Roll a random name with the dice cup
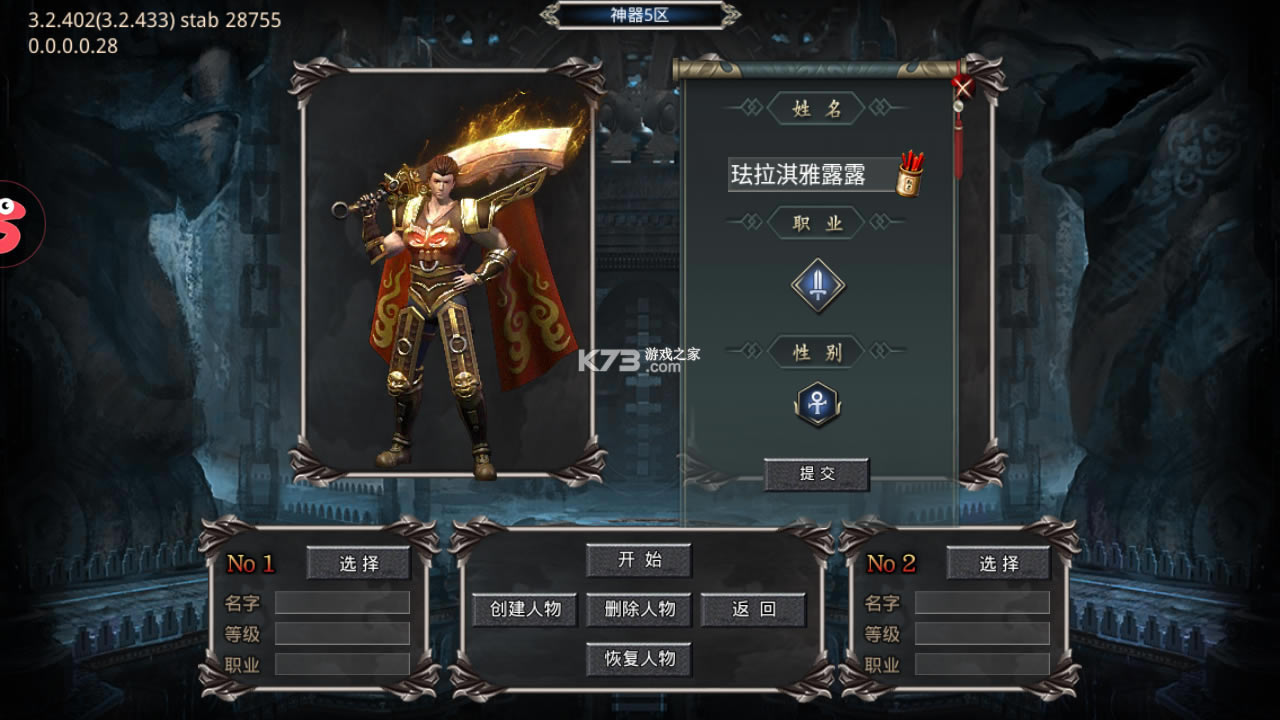Viewport: 1280px width, 720px height. [x=909, y=175]
